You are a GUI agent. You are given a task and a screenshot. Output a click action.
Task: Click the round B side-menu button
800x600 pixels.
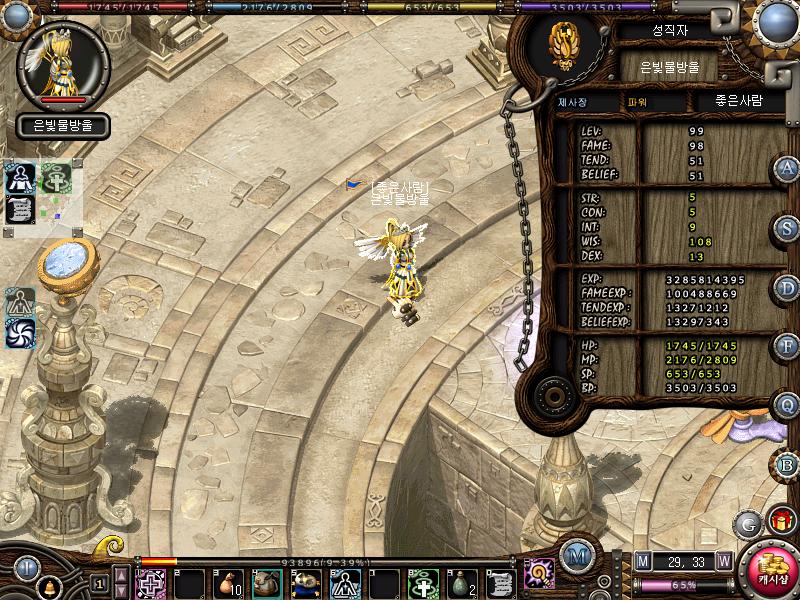coord(787,464)
